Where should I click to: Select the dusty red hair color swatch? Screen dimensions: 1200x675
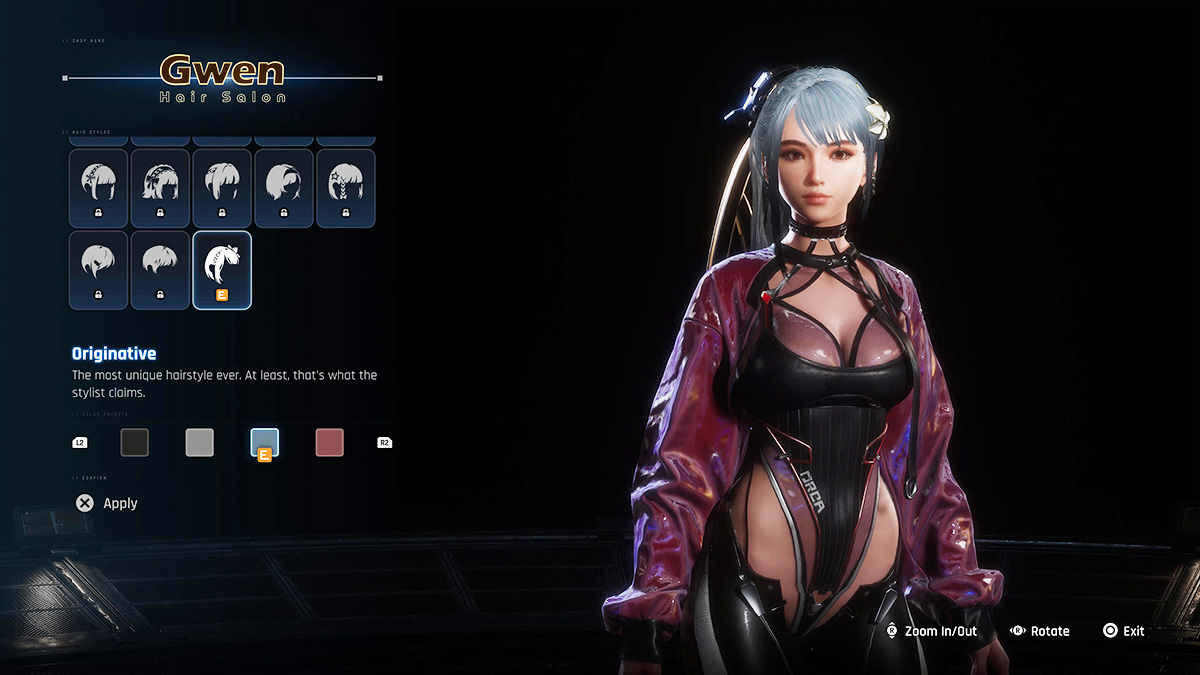point(330,442)
